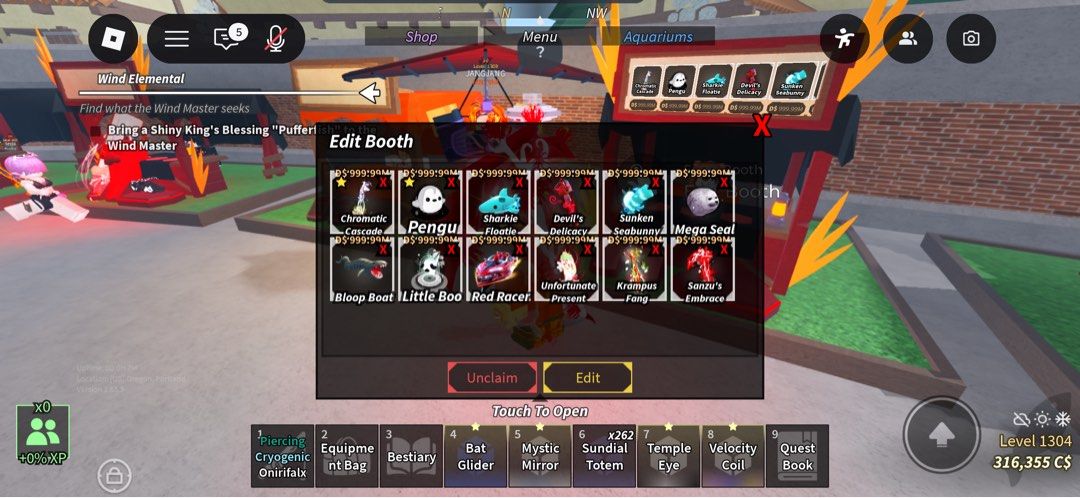Close the Edit Booth window

coord(762,126)
